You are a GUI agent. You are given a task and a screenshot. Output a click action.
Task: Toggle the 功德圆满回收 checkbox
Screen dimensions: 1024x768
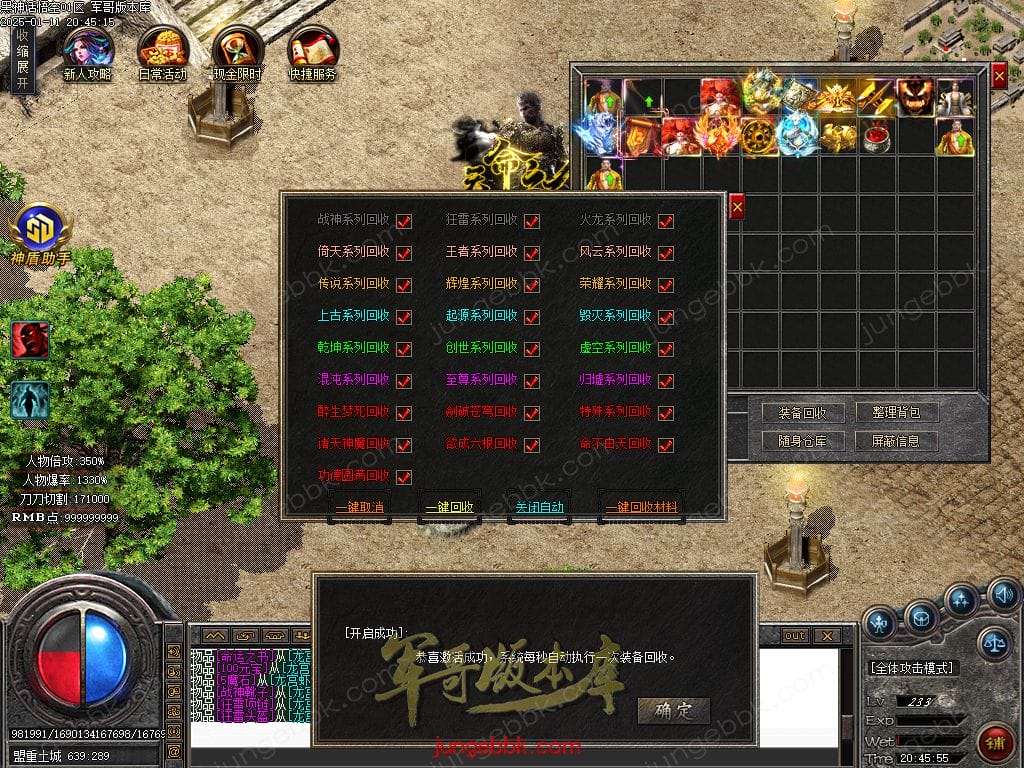coord(404,477)
